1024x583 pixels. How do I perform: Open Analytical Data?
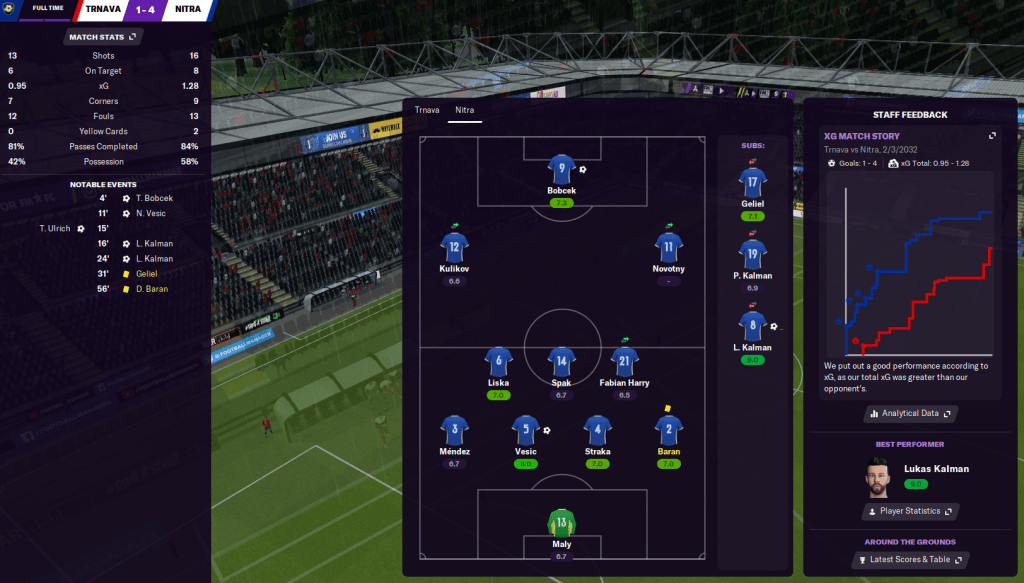coord(910,413)
